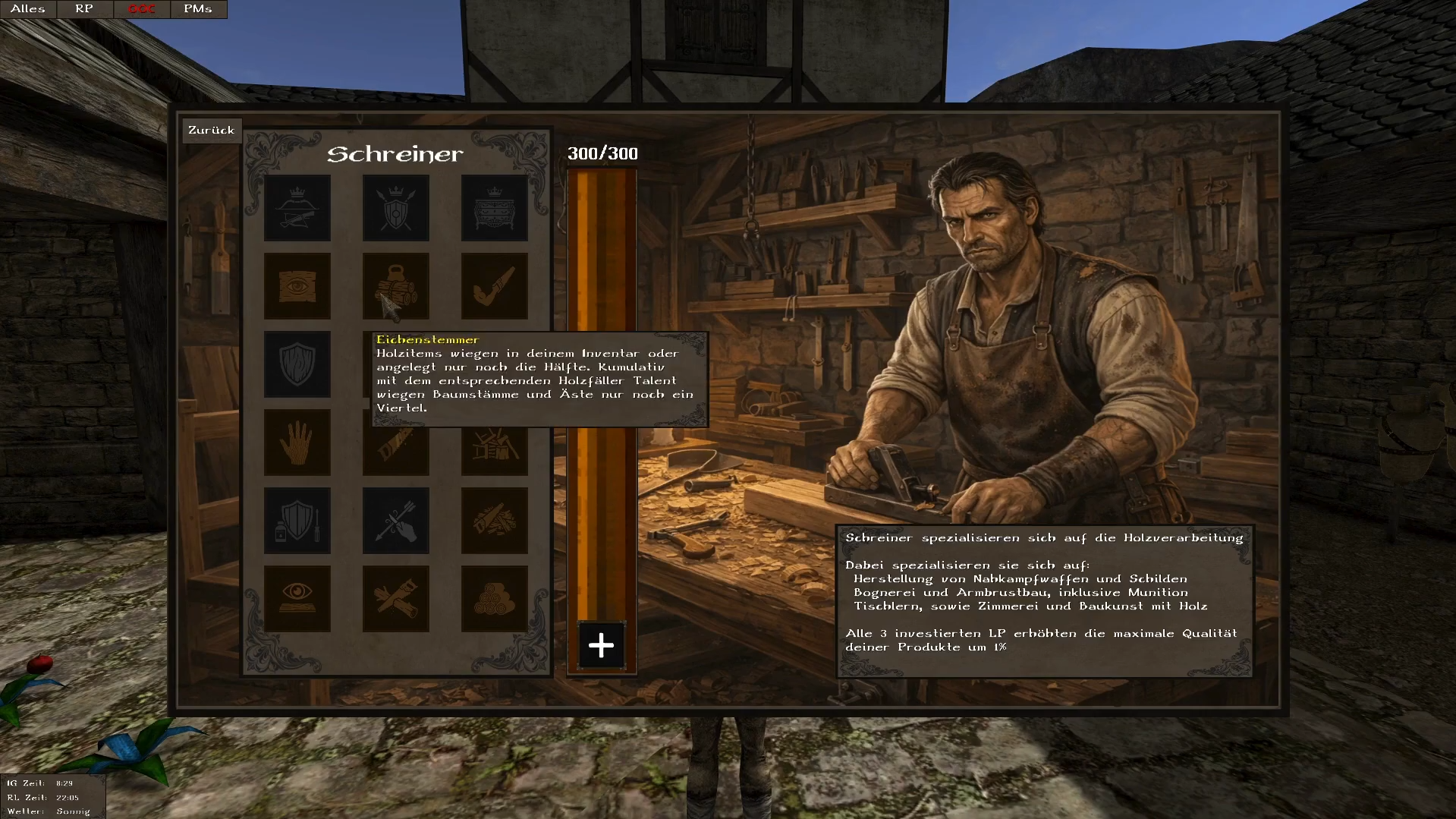
Task: Show the PMs chat tab
Action: tap(197, 9)
